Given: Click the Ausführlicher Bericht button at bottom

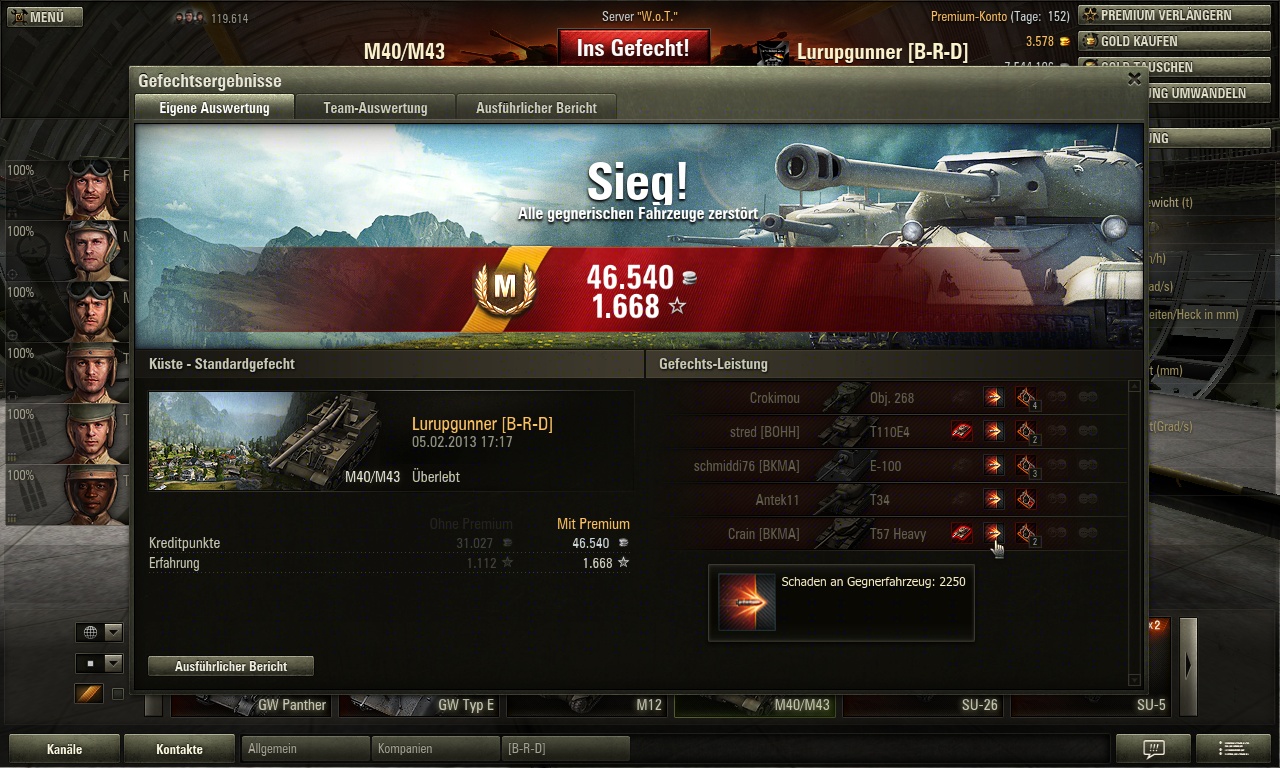Looking at the screenshot, I should [x=231, y=666].
